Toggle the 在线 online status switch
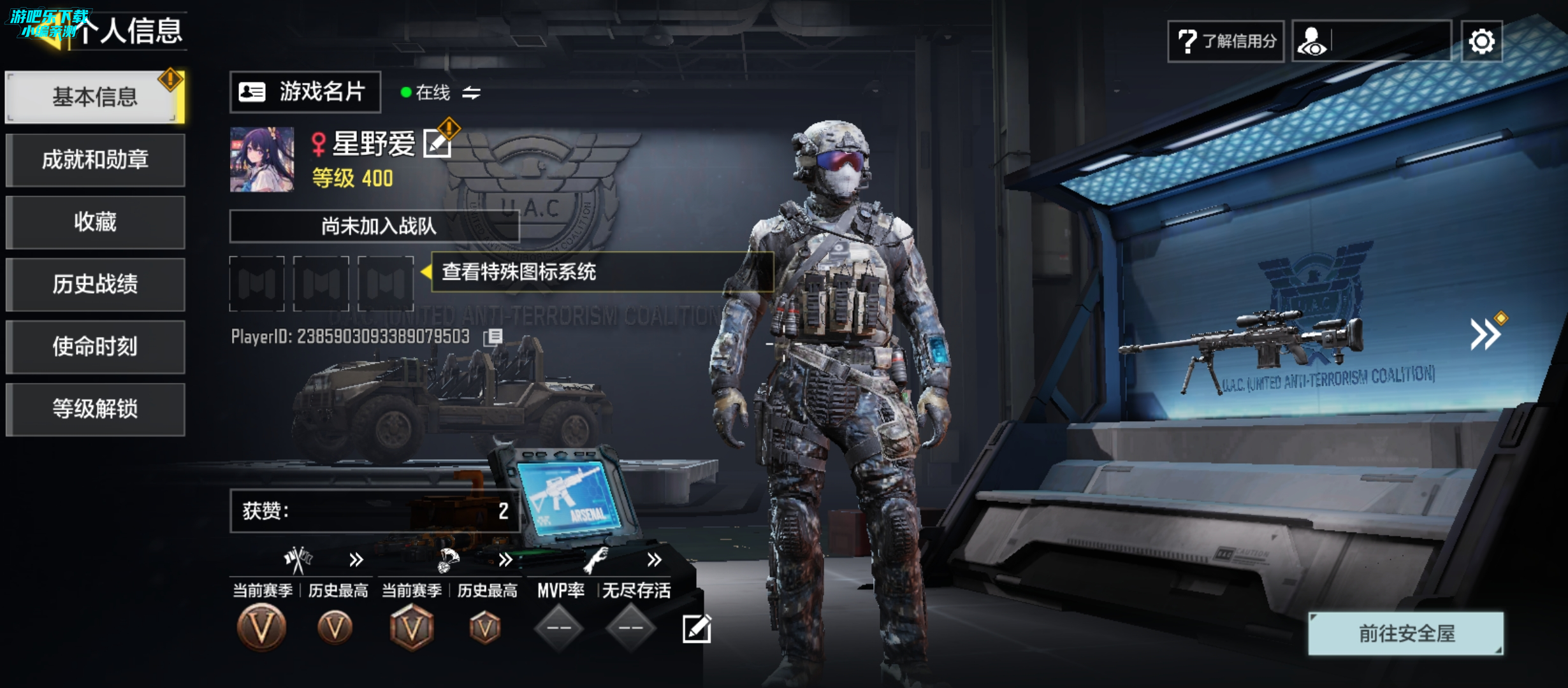 tap(471, 93)
